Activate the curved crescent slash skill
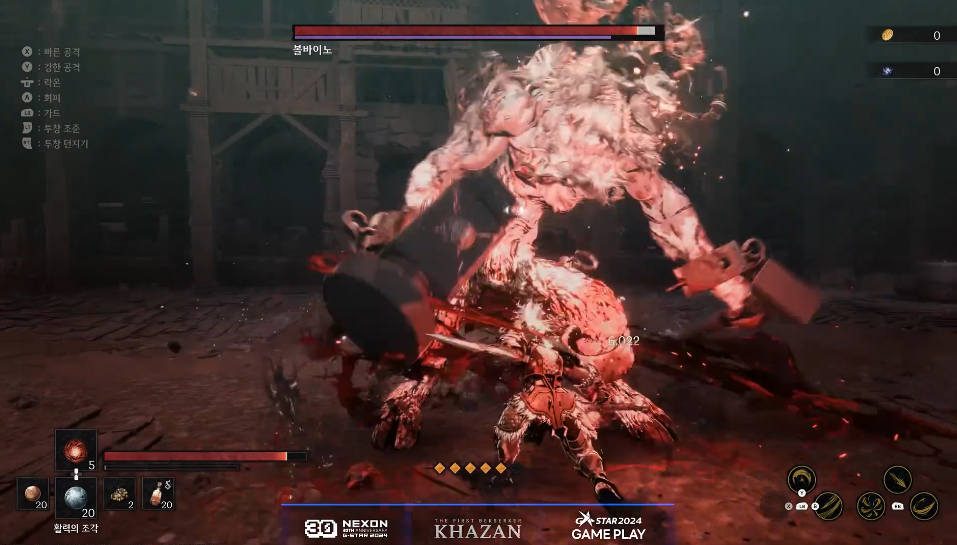Image resolution: width=957 pixels, height=545 pixels. [924, 506]
